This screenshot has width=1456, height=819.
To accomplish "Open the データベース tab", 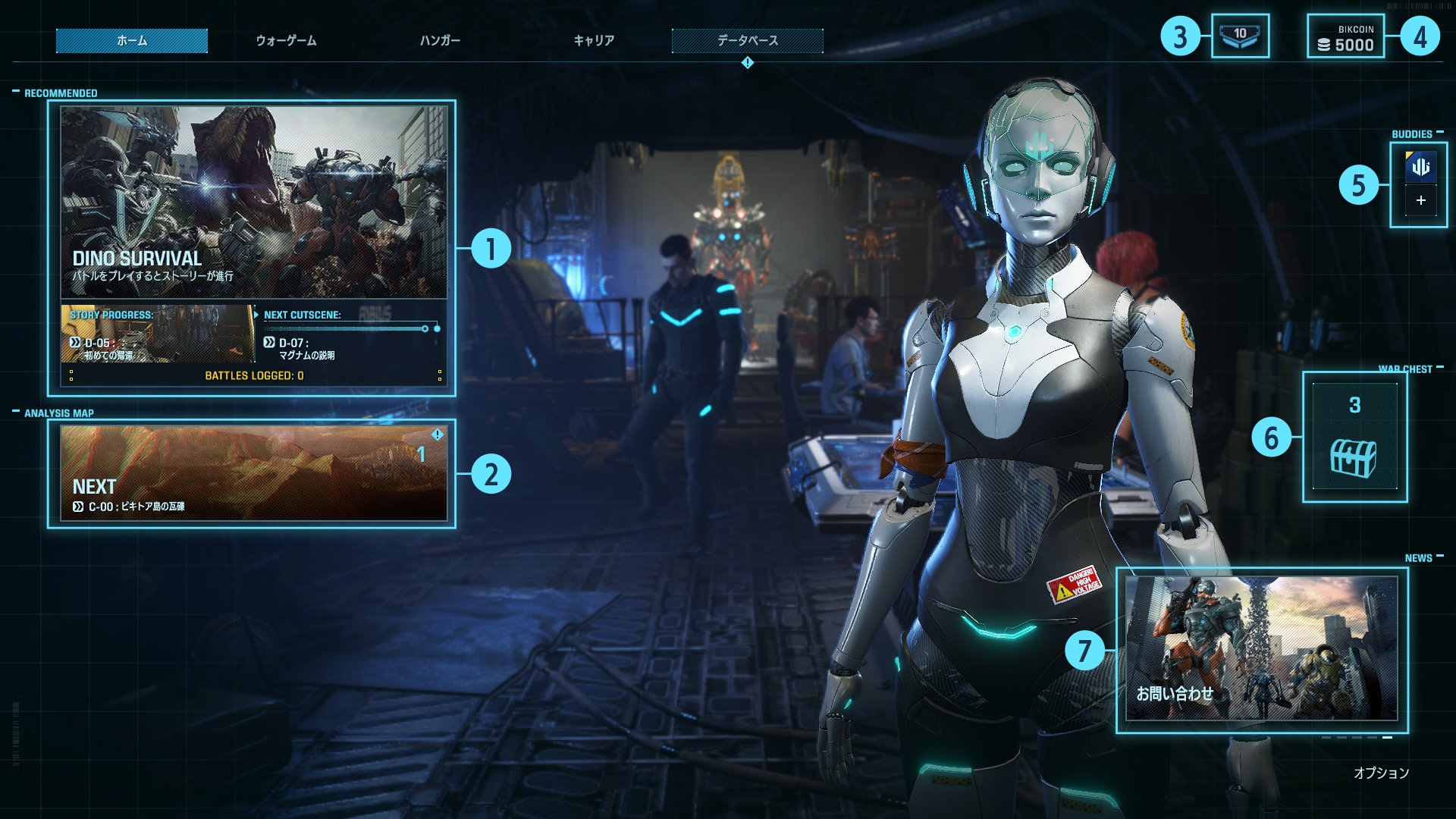I will pos(748,41).
